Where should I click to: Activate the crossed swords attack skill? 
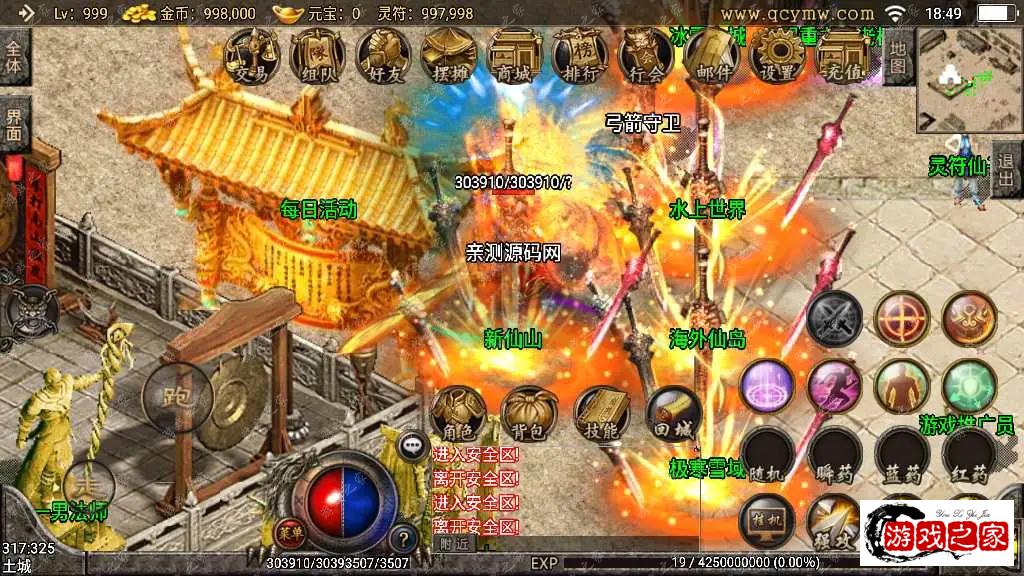click(x=834, y=318)
